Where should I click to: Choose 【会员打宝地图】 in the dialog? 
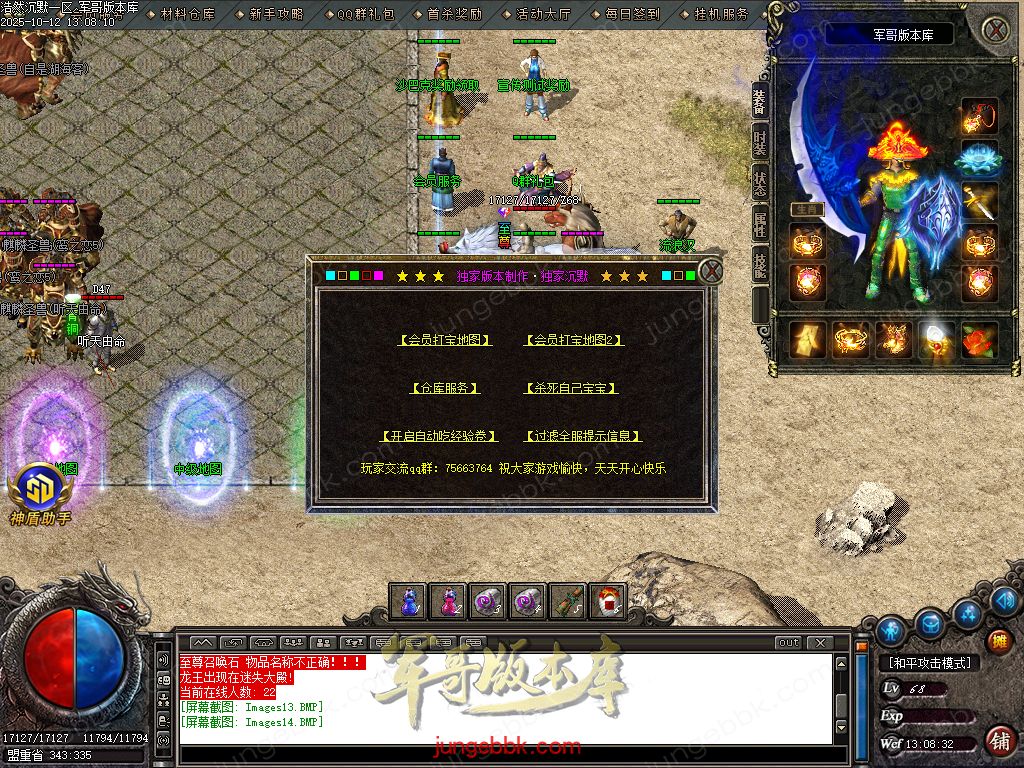tap(445, 340)
